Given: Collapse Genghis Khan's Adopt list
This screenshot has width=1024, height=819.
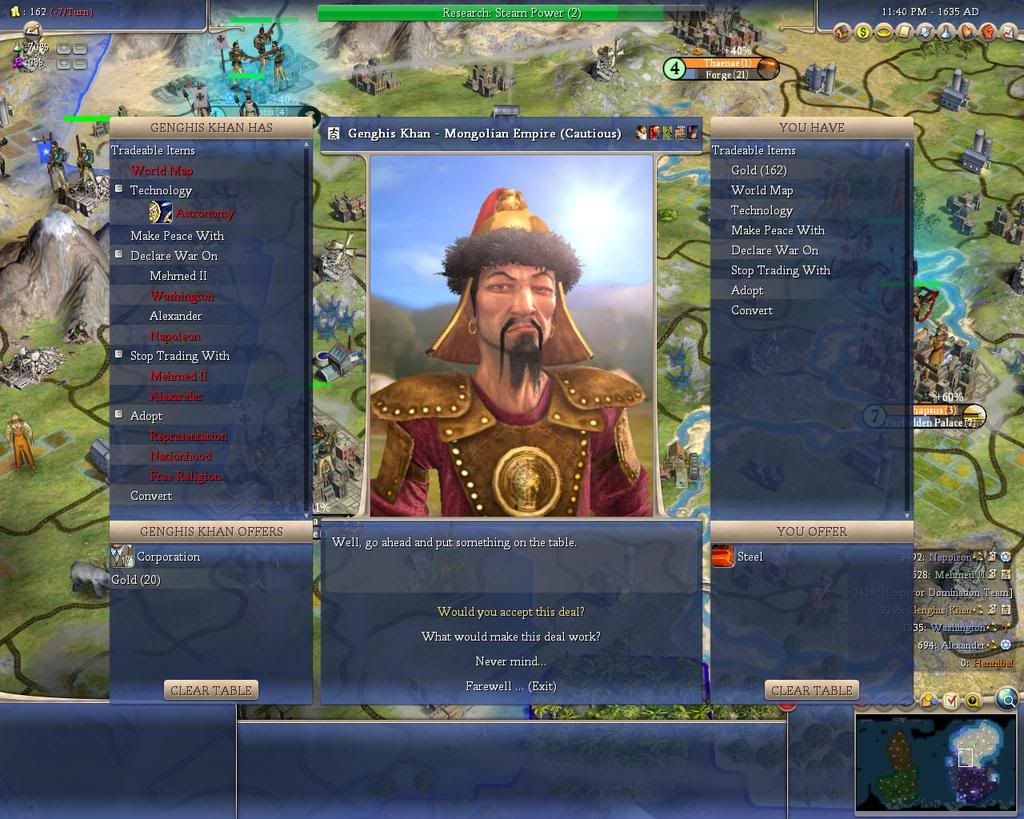Looking at the screenshot, I should pyautogui.click(x=119, y=415).
